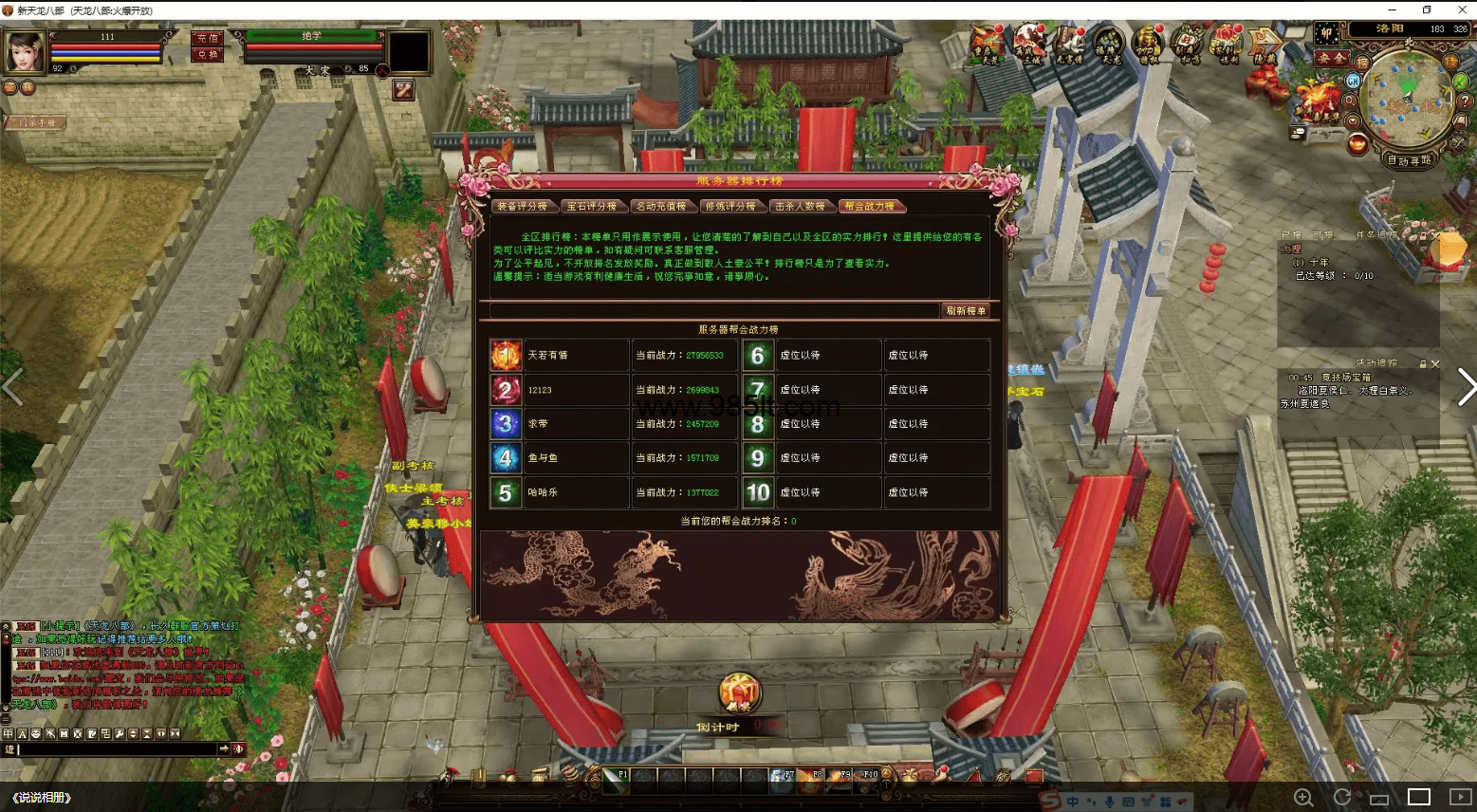This screenshot has width=1477, height=812.
Task: Open the 兑换 exchange button
Action: point(208,54)
